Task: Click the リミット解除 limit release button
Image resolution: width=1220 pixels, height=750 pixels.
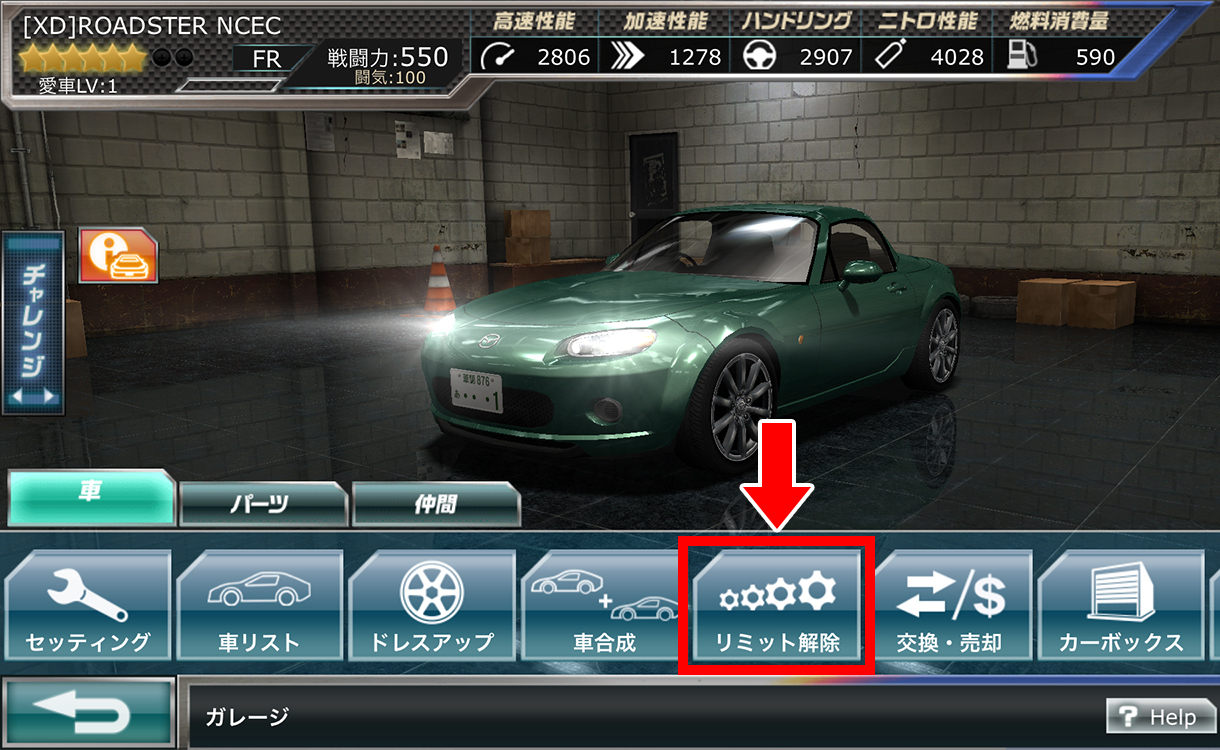Action: point(777,607)
